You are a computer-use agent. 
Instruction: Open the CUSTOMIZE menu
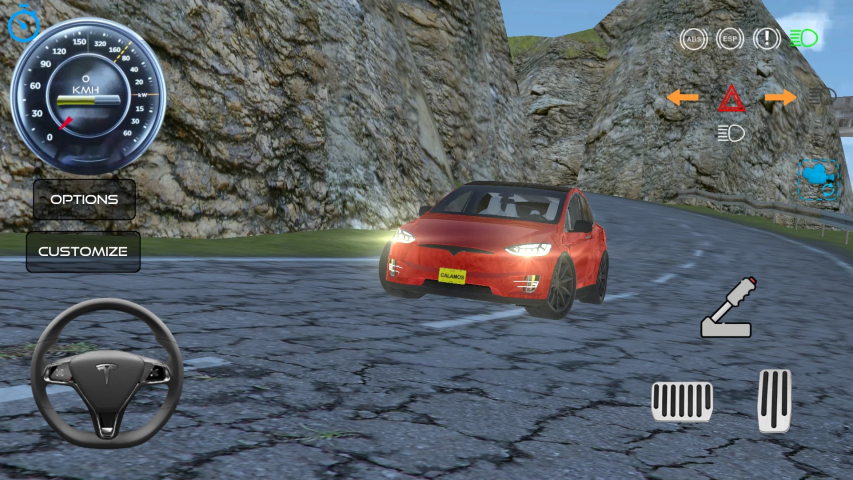pyautogui.click(x=83, y=251)
